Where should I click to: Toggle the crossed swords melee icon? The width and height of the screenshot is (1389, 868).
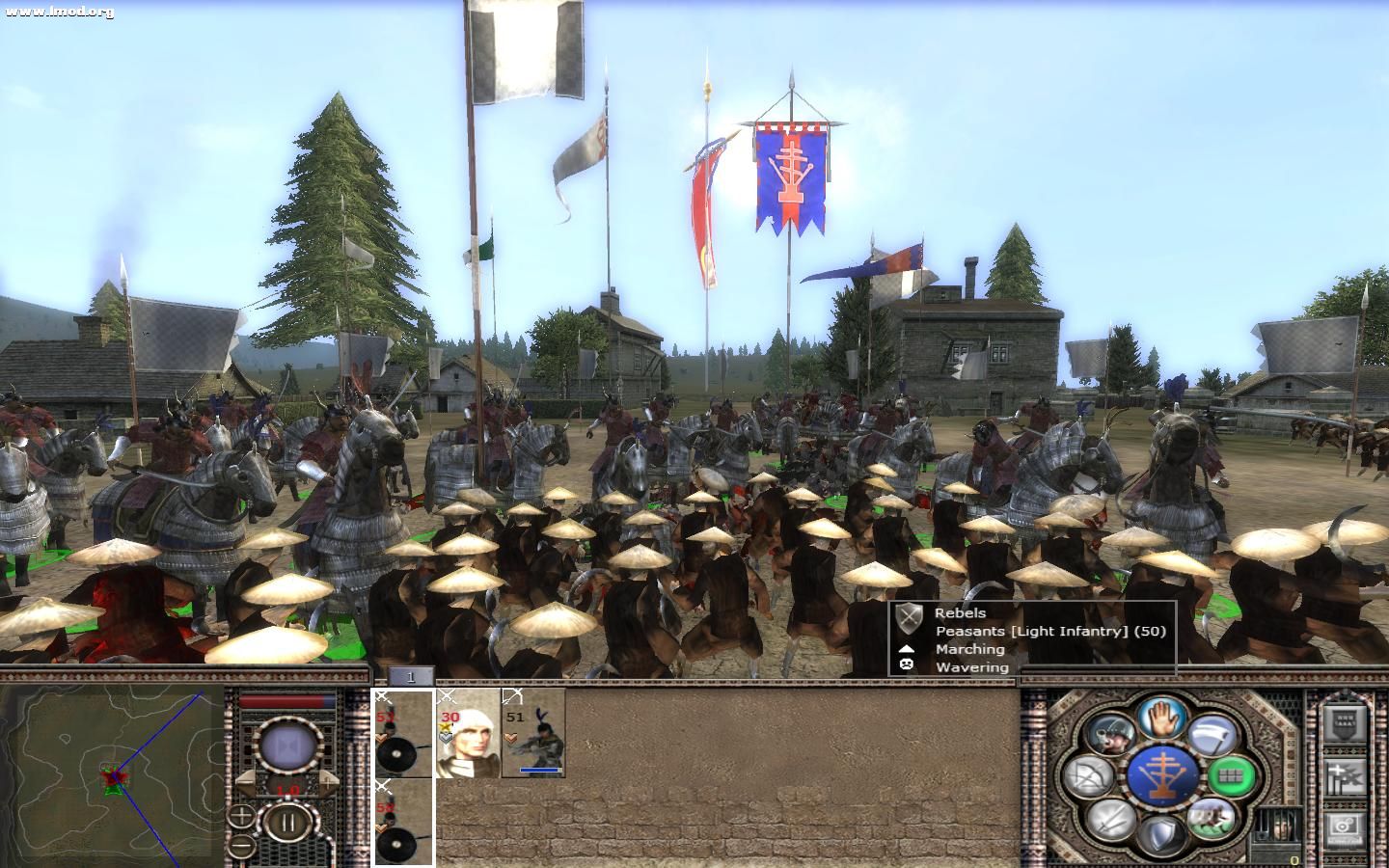(x=1111, y=818)
